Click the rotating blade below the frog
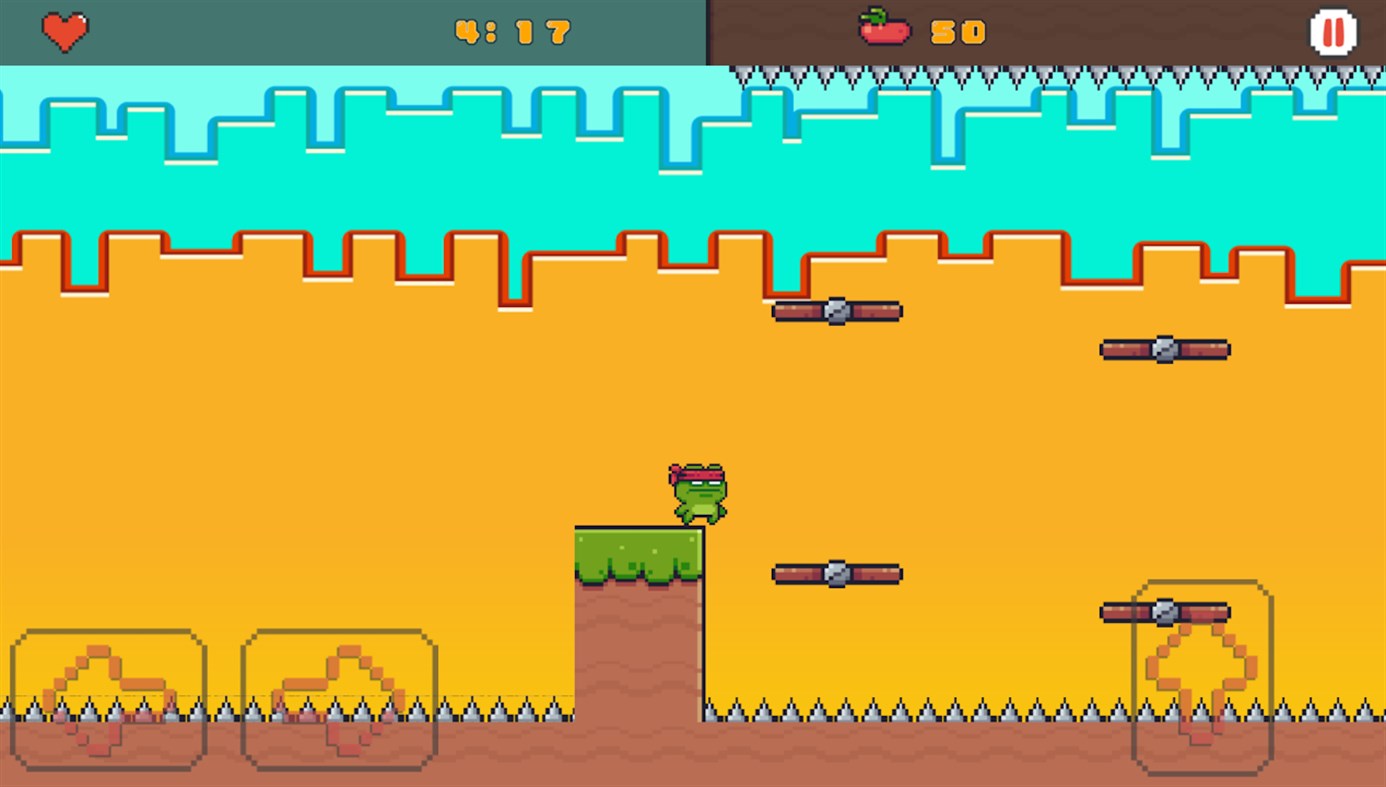 (x=836, y=573)
